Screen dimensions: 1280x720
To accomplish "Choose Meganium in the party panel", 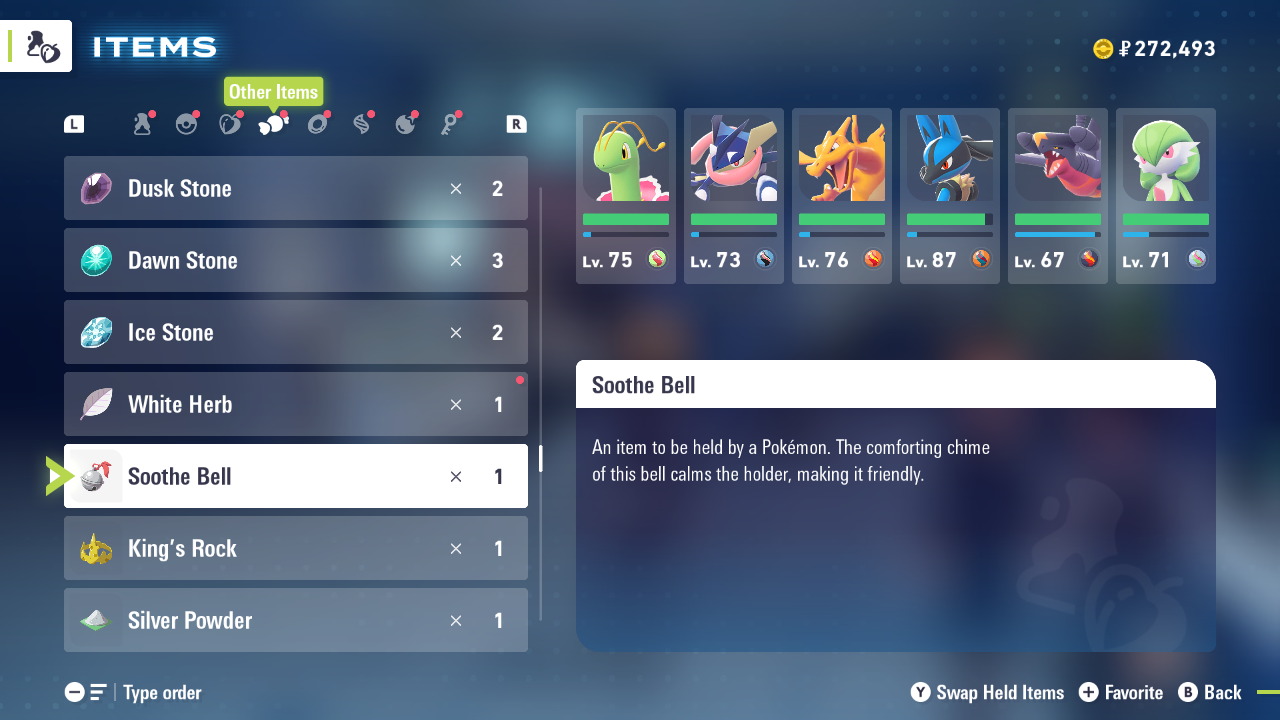I will tap(626, 196).
